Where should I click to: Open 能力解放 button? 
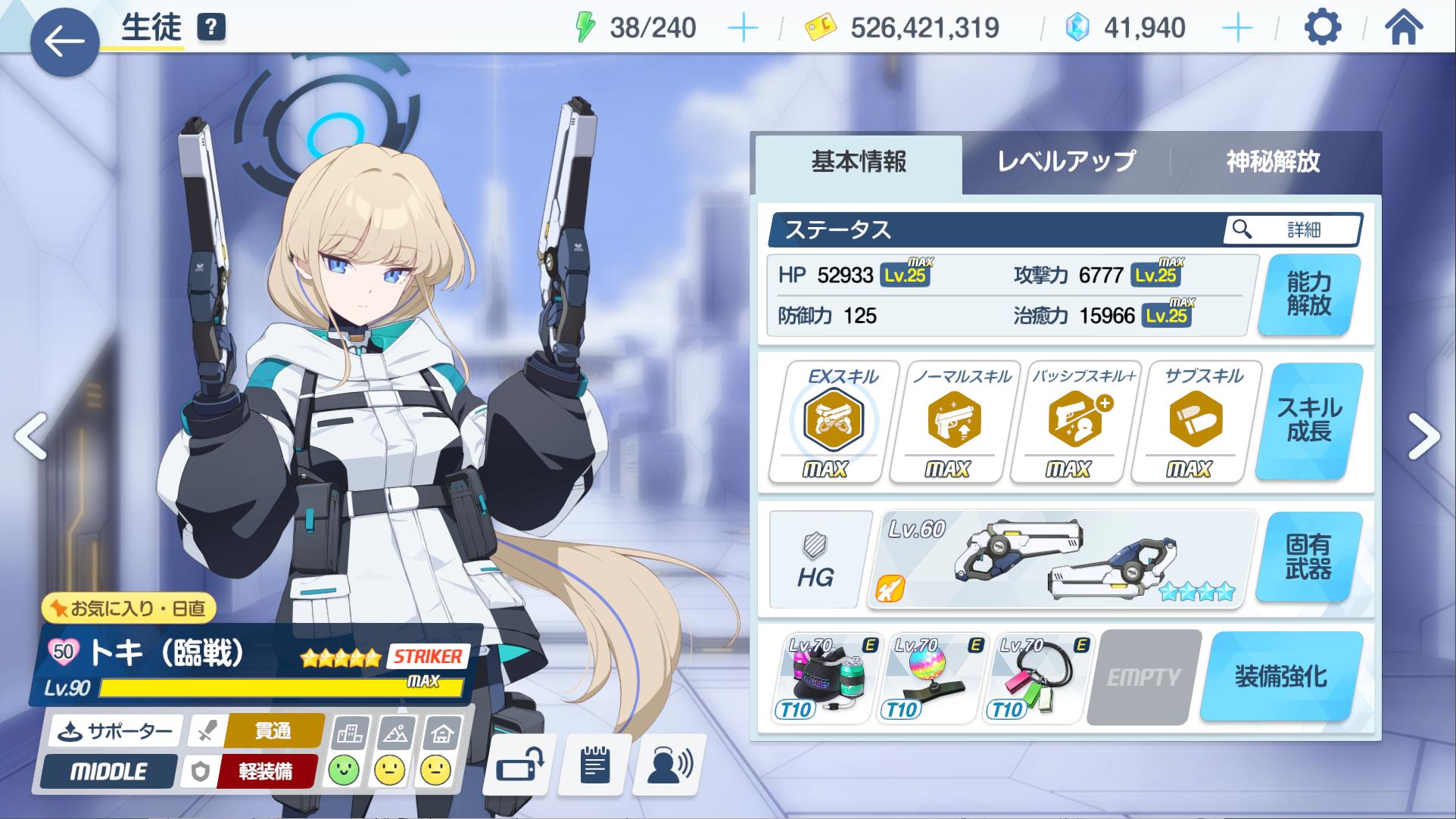[1308, 294]
